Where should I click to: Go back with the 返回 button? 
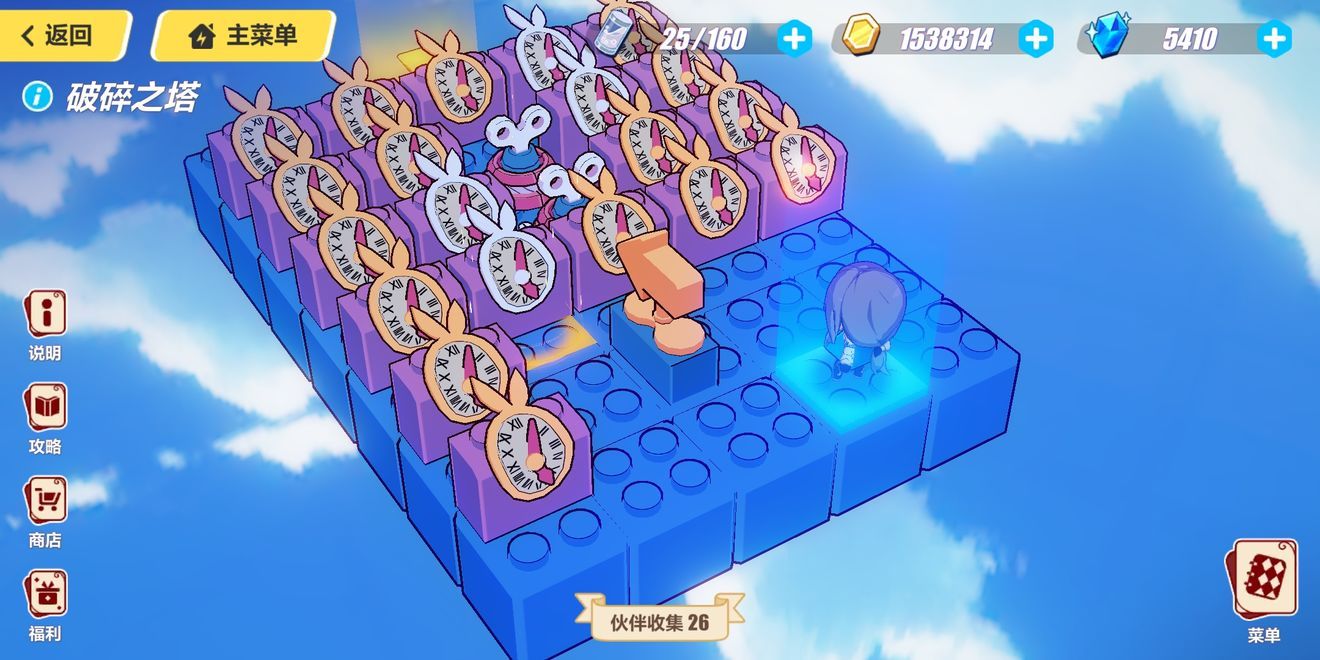pos(62,36)
